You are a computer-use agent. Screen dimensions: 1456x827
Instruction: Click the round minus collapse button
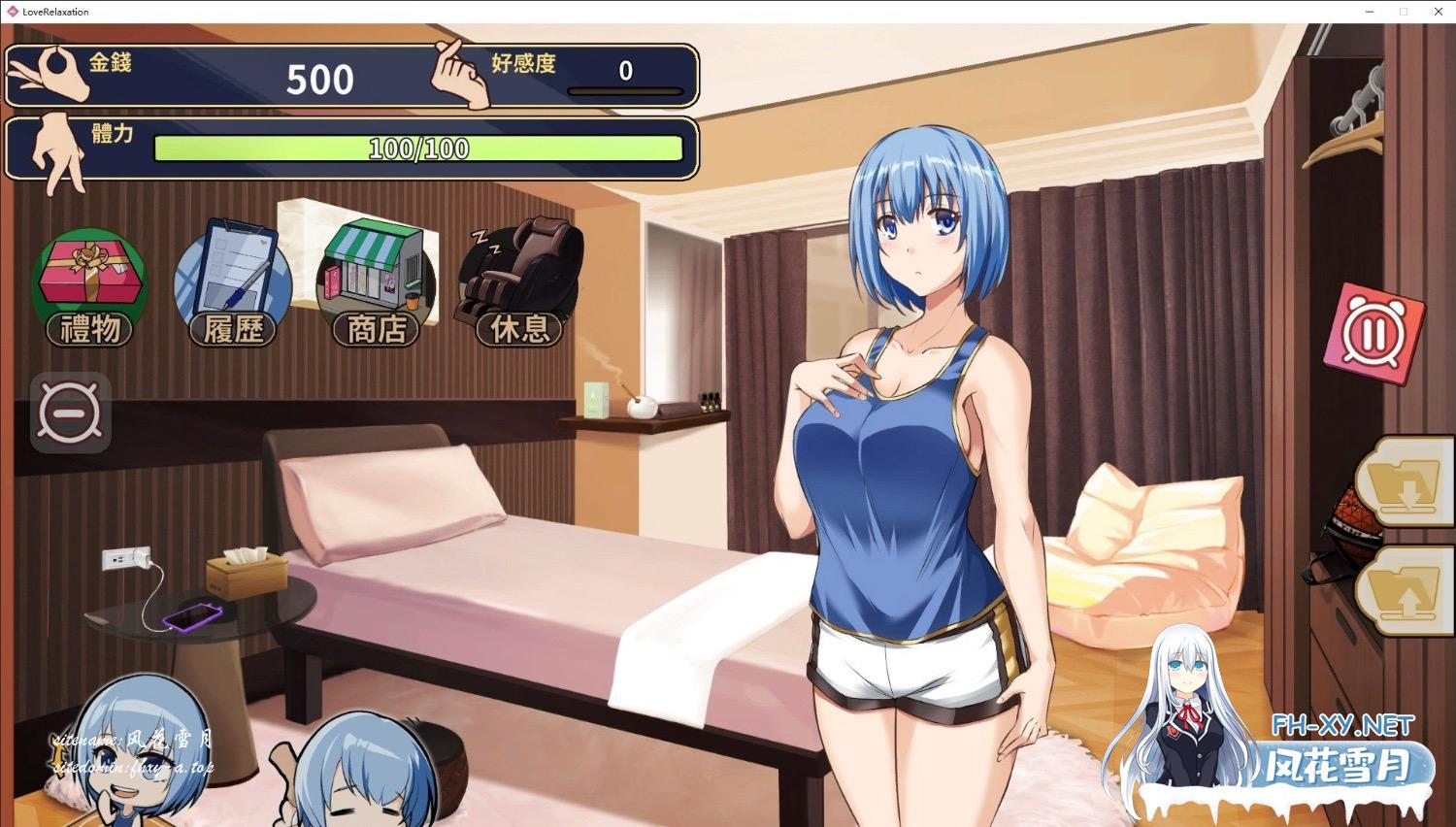click(x=70, y=413)
